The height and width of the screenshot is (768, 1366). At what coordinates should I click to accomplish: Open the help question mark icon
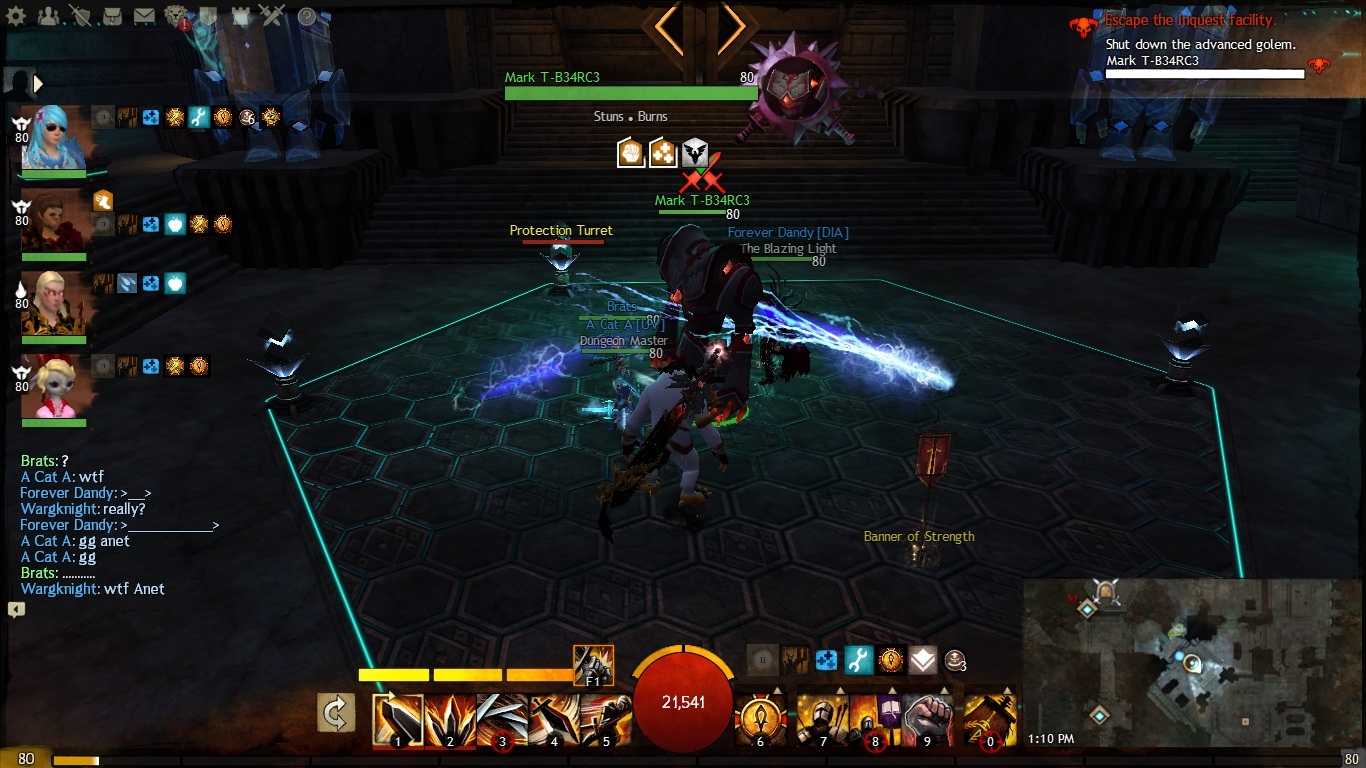click(307, 16)
